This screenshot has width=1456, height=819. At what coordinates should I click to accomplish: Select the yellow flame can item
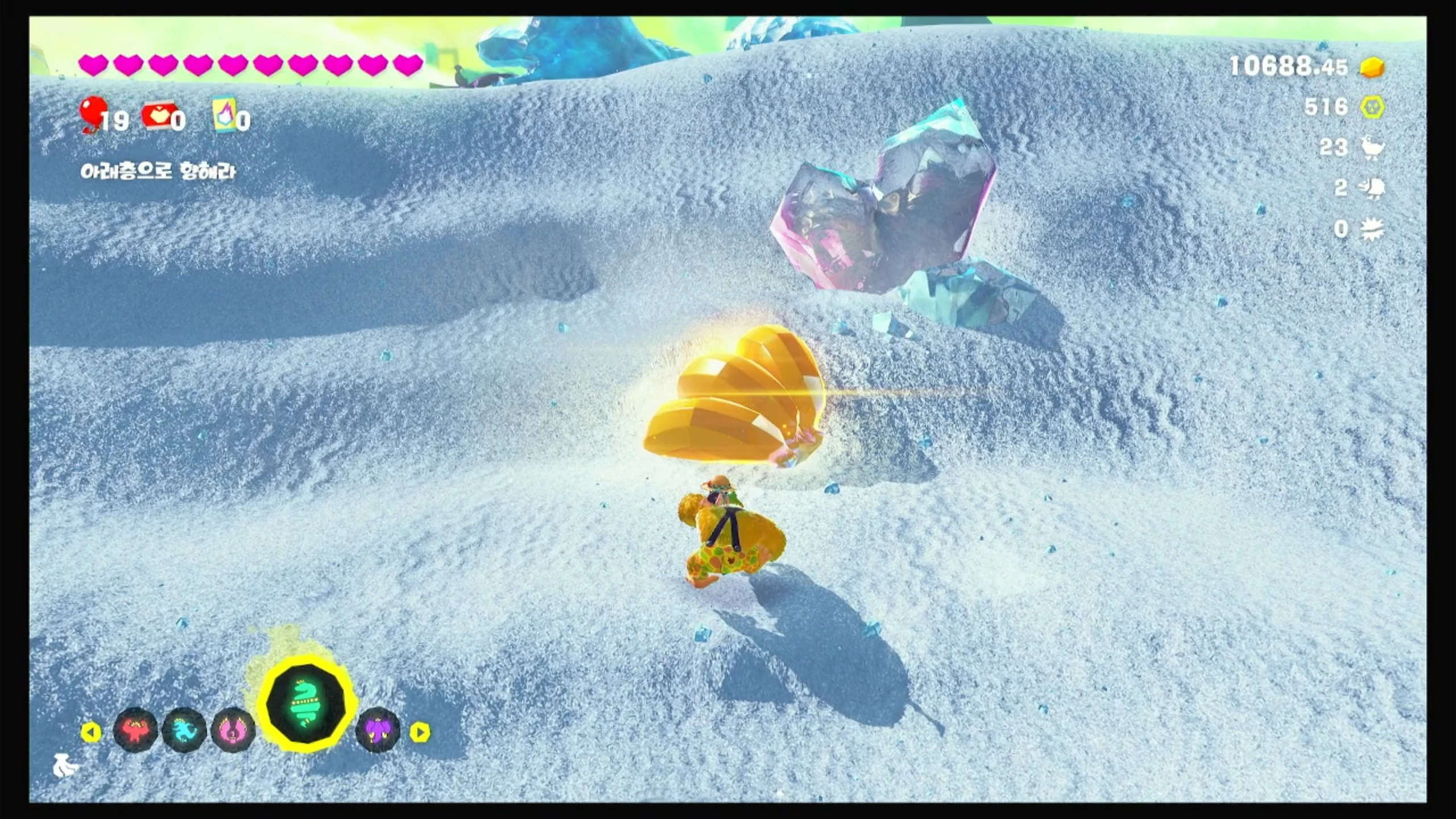[224, 115]
